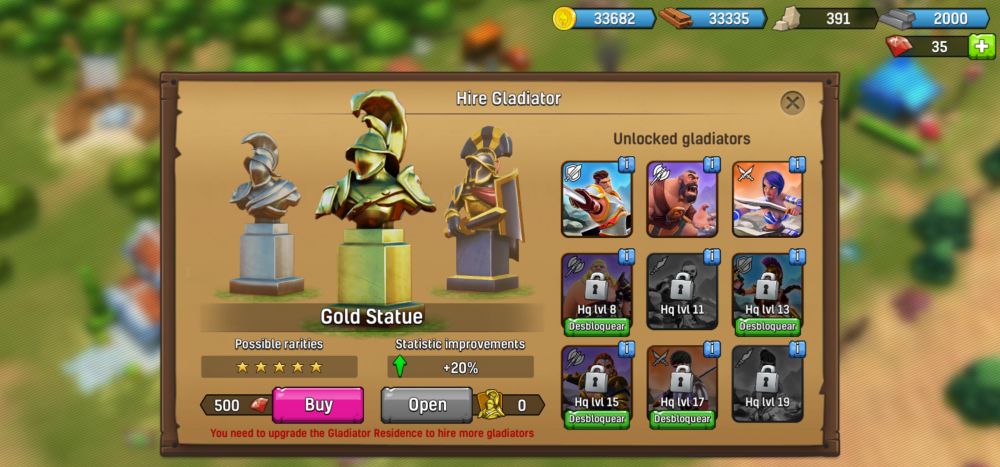Select the silver statue bust
The height and width of the screenshot is (467, 1000).
pos(265,210)
